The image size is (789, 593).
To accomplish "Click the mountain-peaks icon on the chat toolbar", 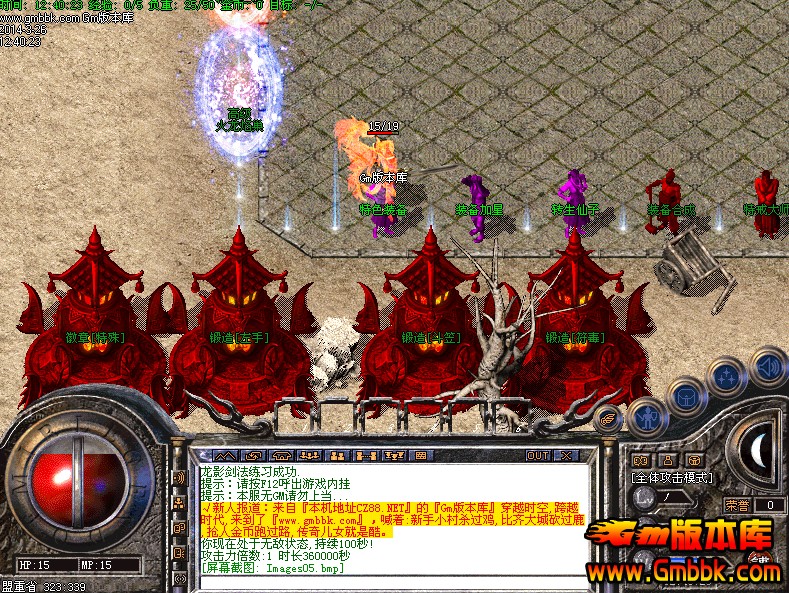I will tap(224, 455).
